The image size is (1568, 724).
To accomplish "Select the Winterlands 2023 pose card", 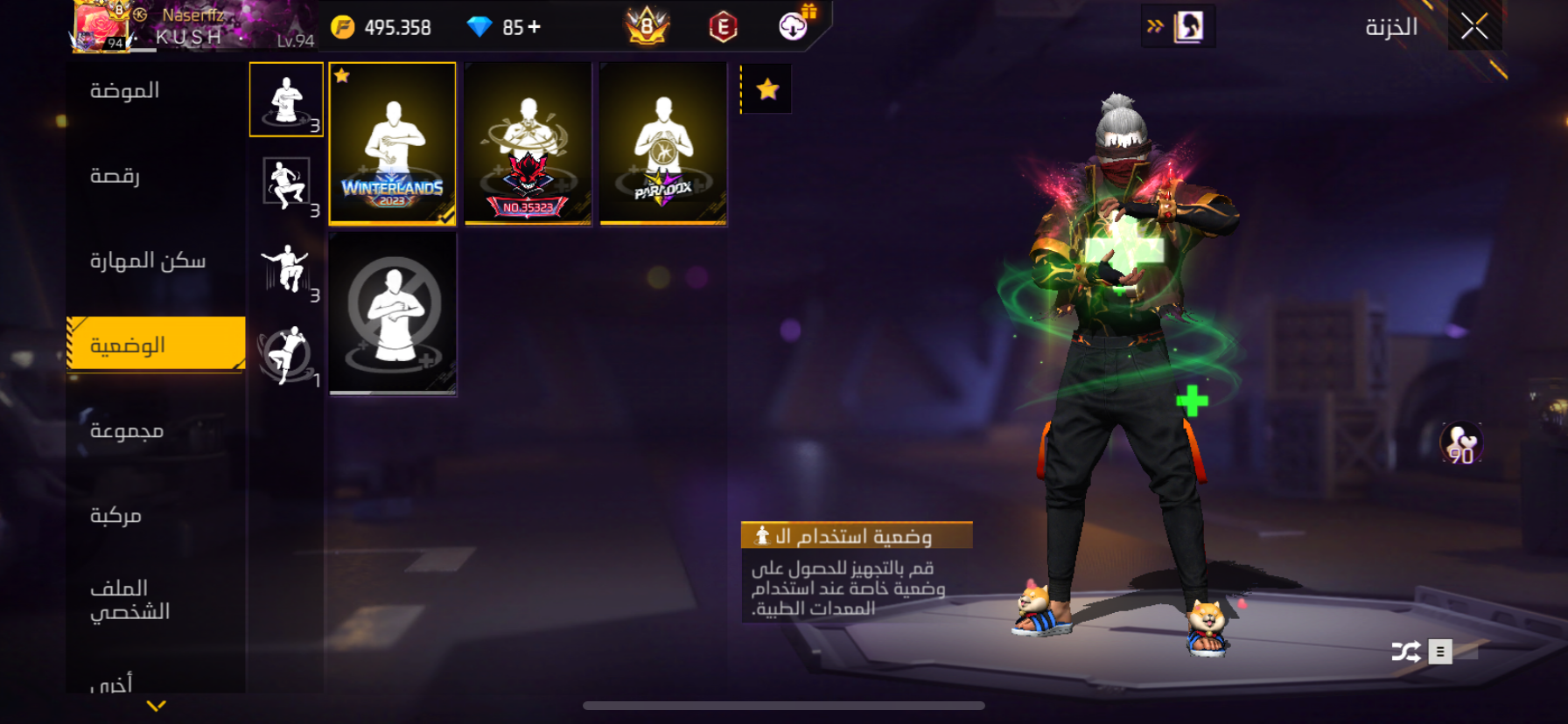I will (392, 144).
